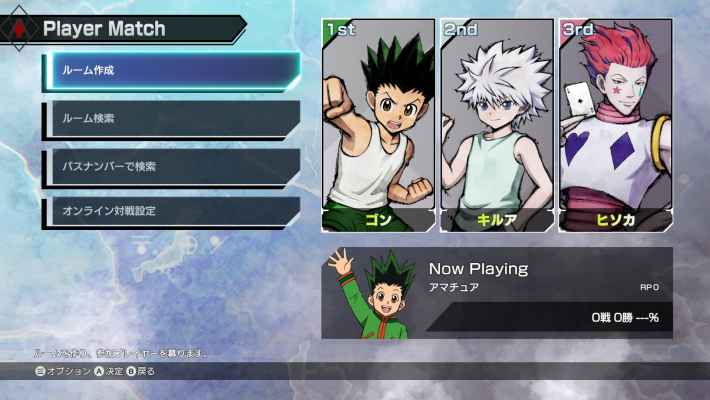Select the 2nd character card キルア
The height and width of the screenshot is (400, 710).
496,126
